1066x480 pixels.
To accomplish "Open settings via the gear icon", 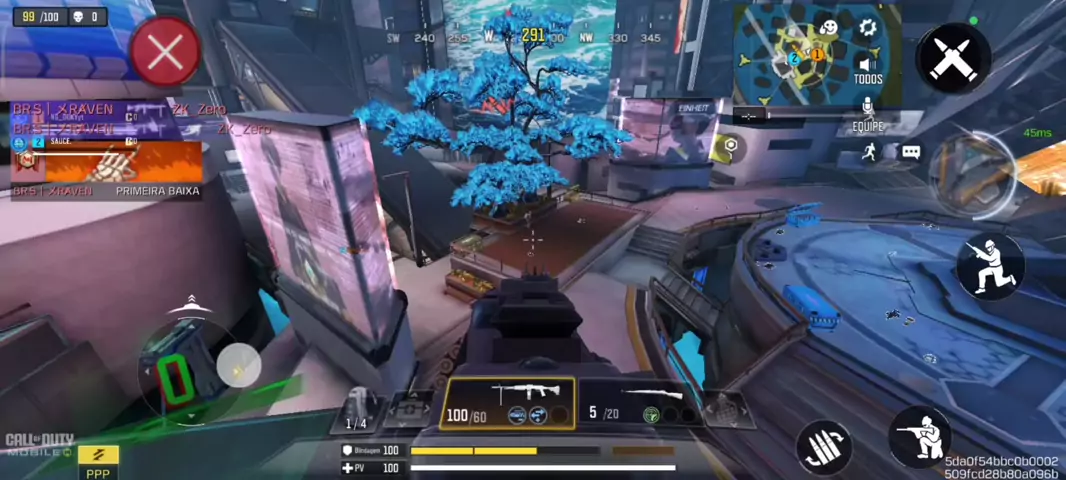I will tap(868, 27).
